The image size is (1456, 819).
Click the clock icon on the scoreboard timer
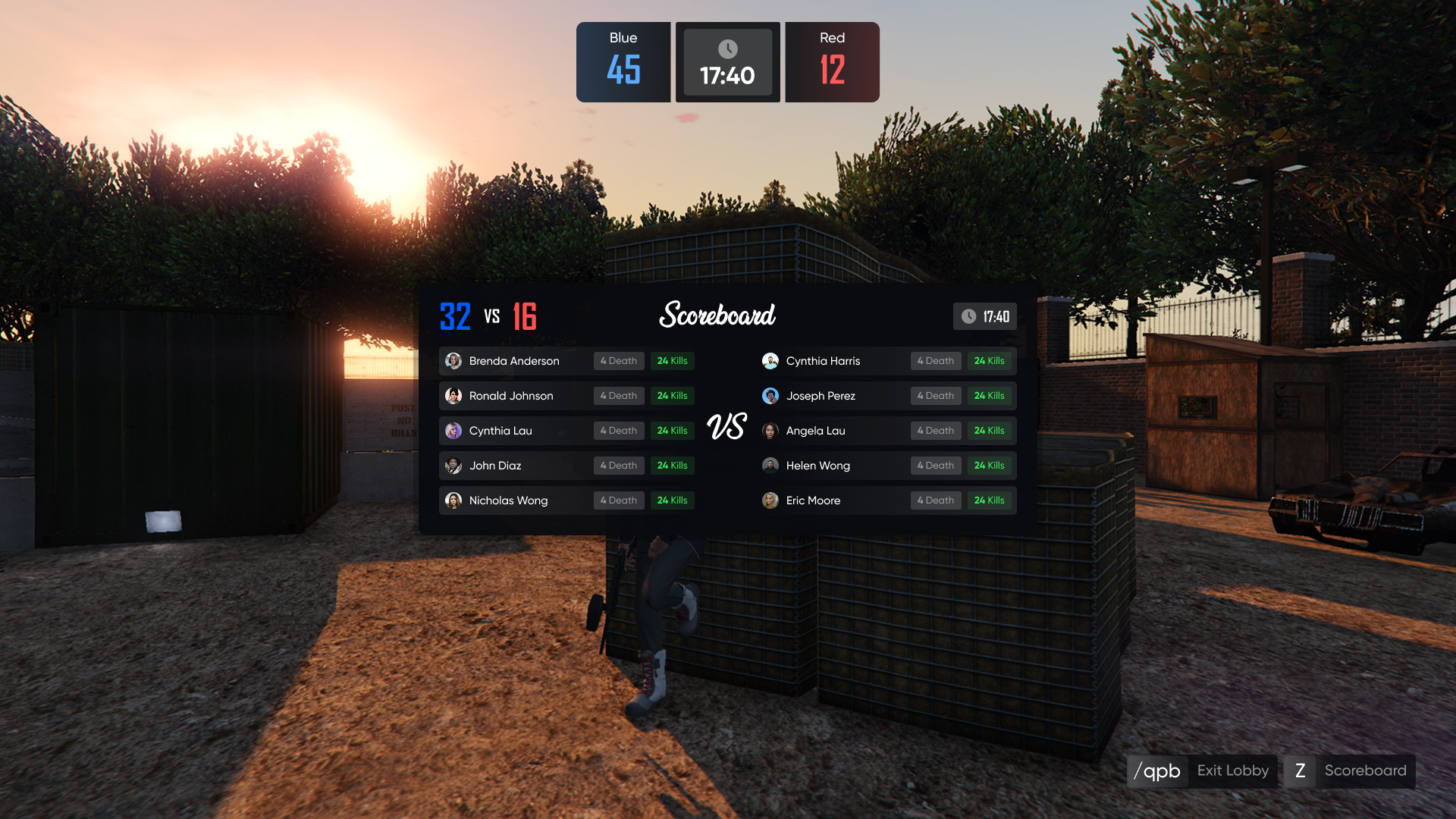968,317
